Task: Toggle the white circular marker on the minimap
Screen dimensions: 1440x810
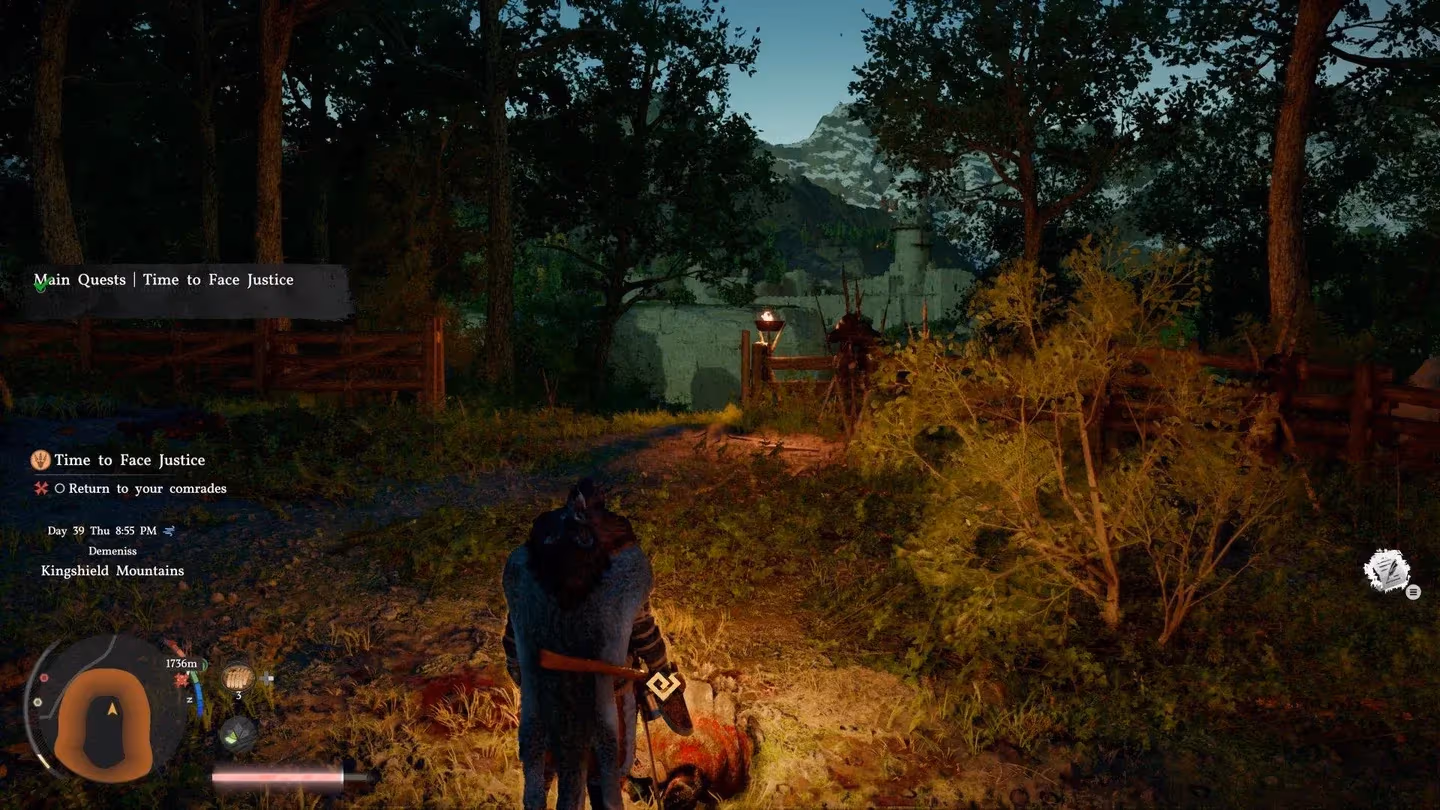Action: coord(38,702)
